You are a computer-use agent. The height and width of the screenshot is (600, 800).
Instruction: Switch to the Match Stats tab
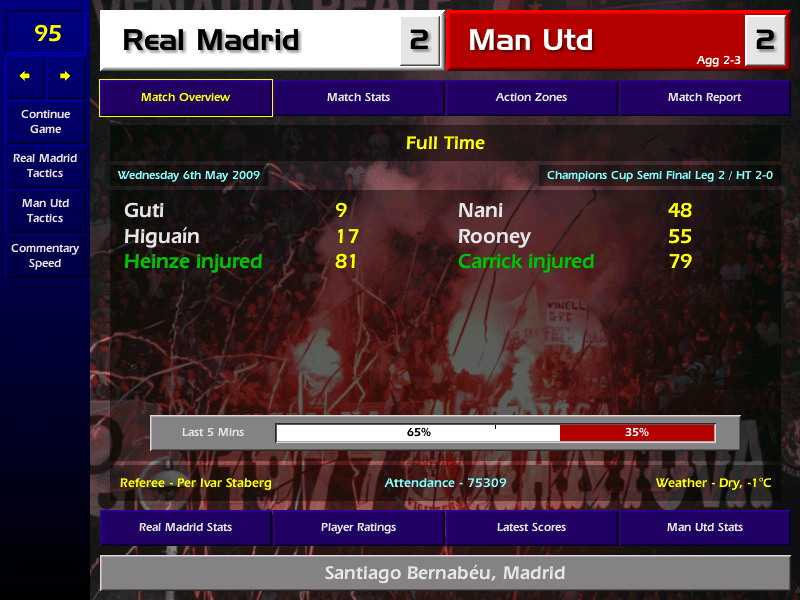tap(358, 98)
